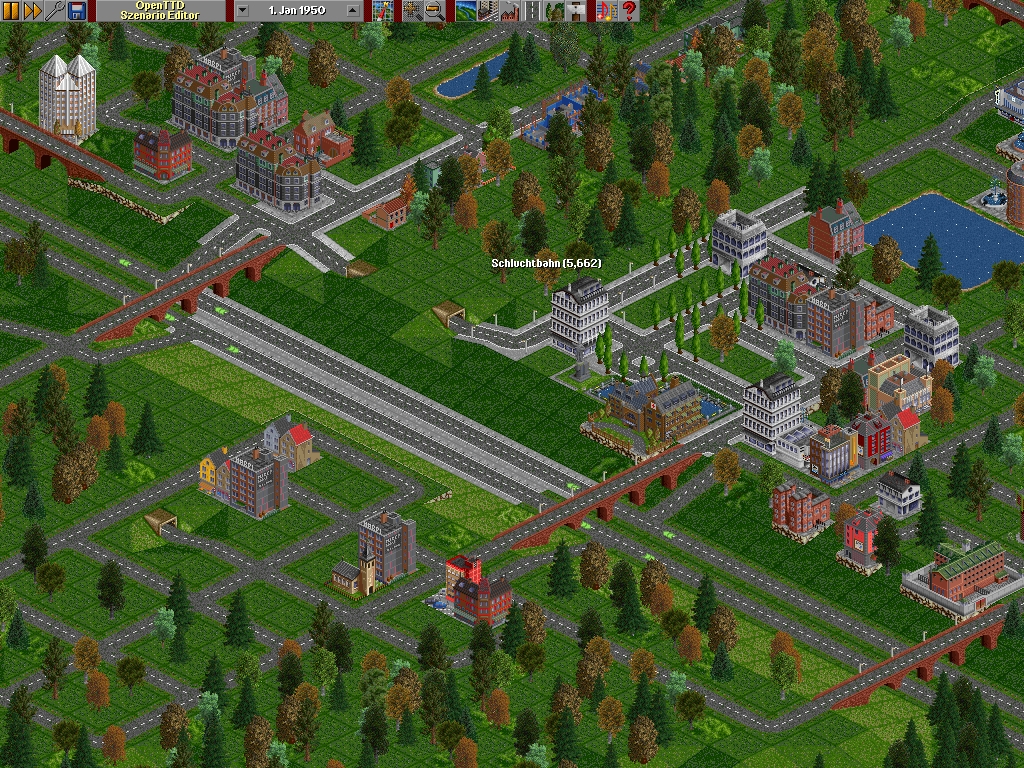Viewport: 1024px width, 768px height.
Task: Pause the game with the pause button
Action: tap(11, 11)
